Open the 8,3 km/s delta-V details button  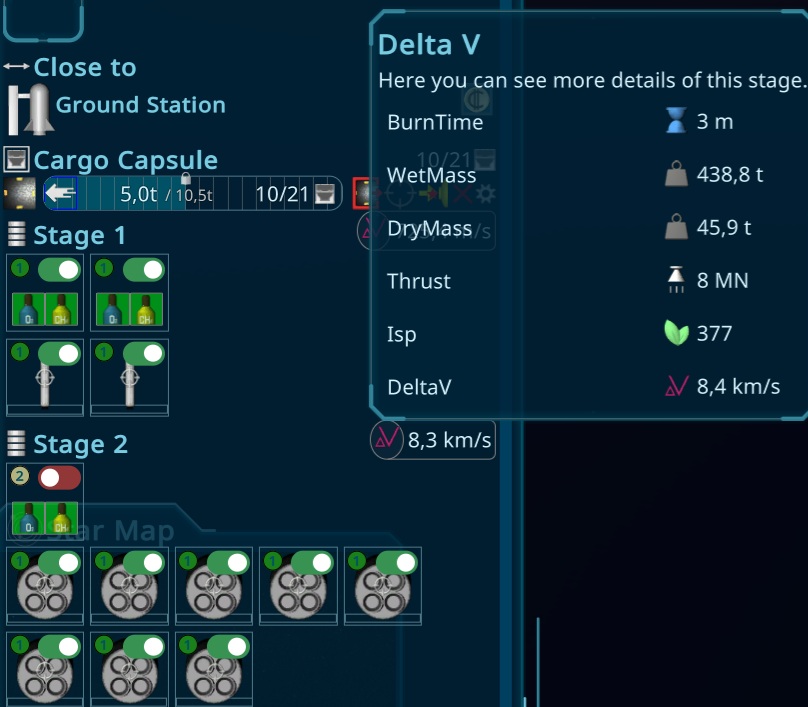coord(433,440)
